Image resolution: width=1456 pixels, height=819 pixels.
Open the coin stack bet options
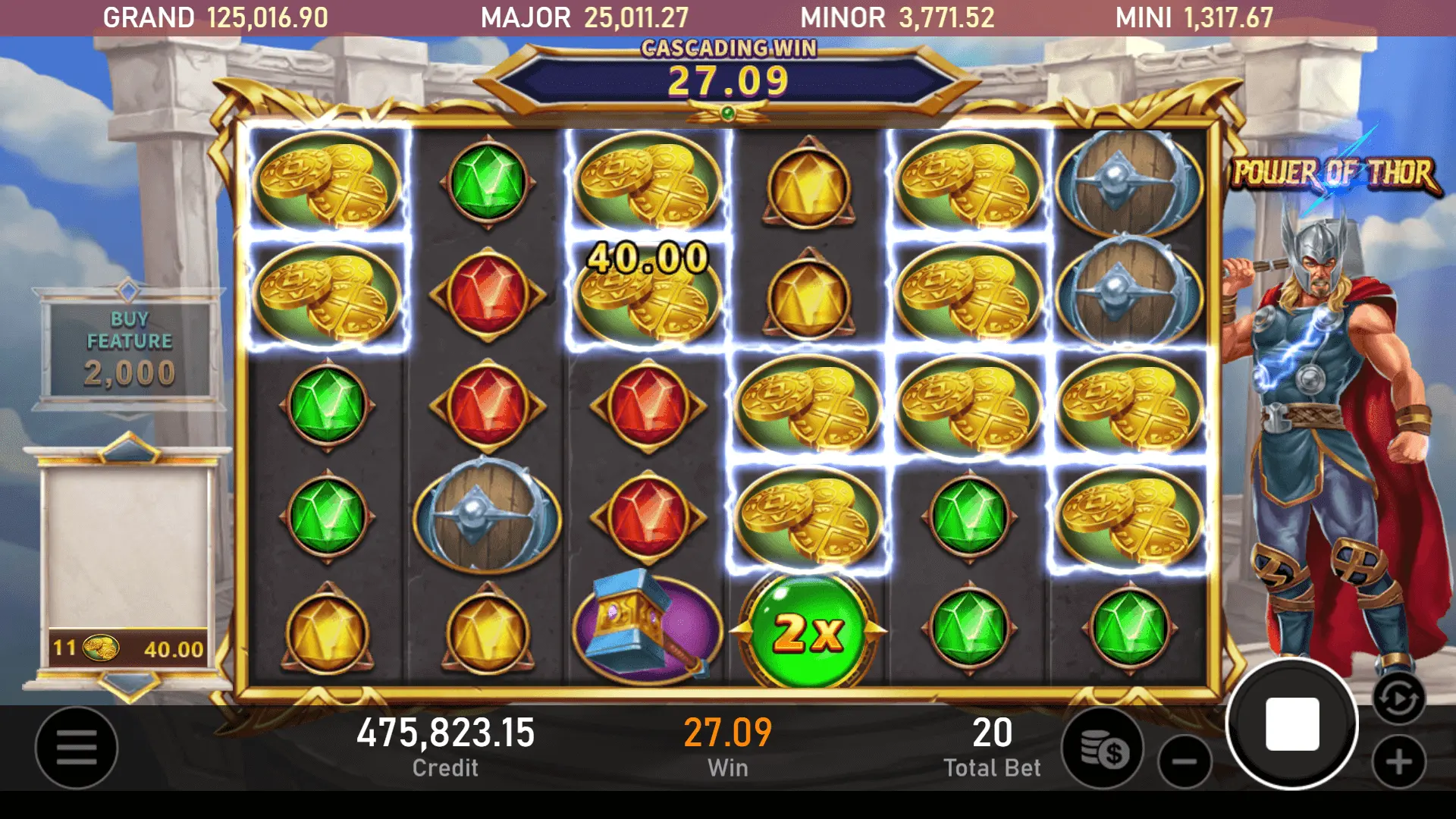click(1103, 749)
